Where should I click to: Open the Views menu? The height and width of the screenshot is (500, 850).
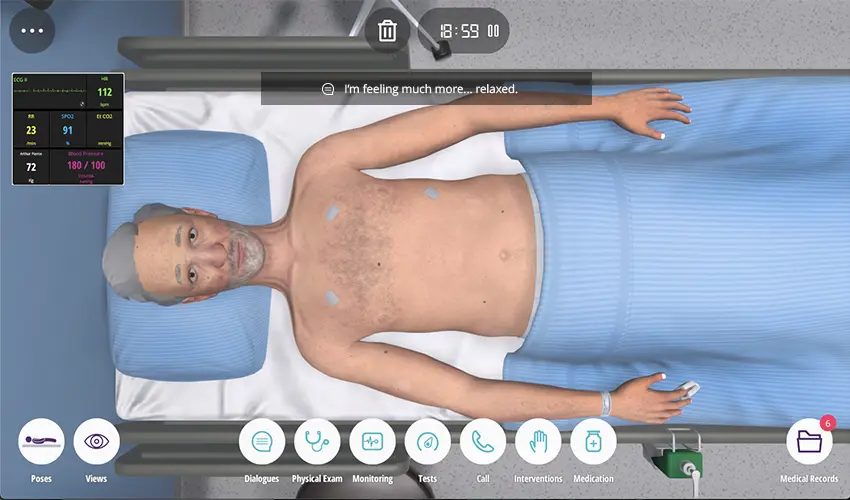96,442
